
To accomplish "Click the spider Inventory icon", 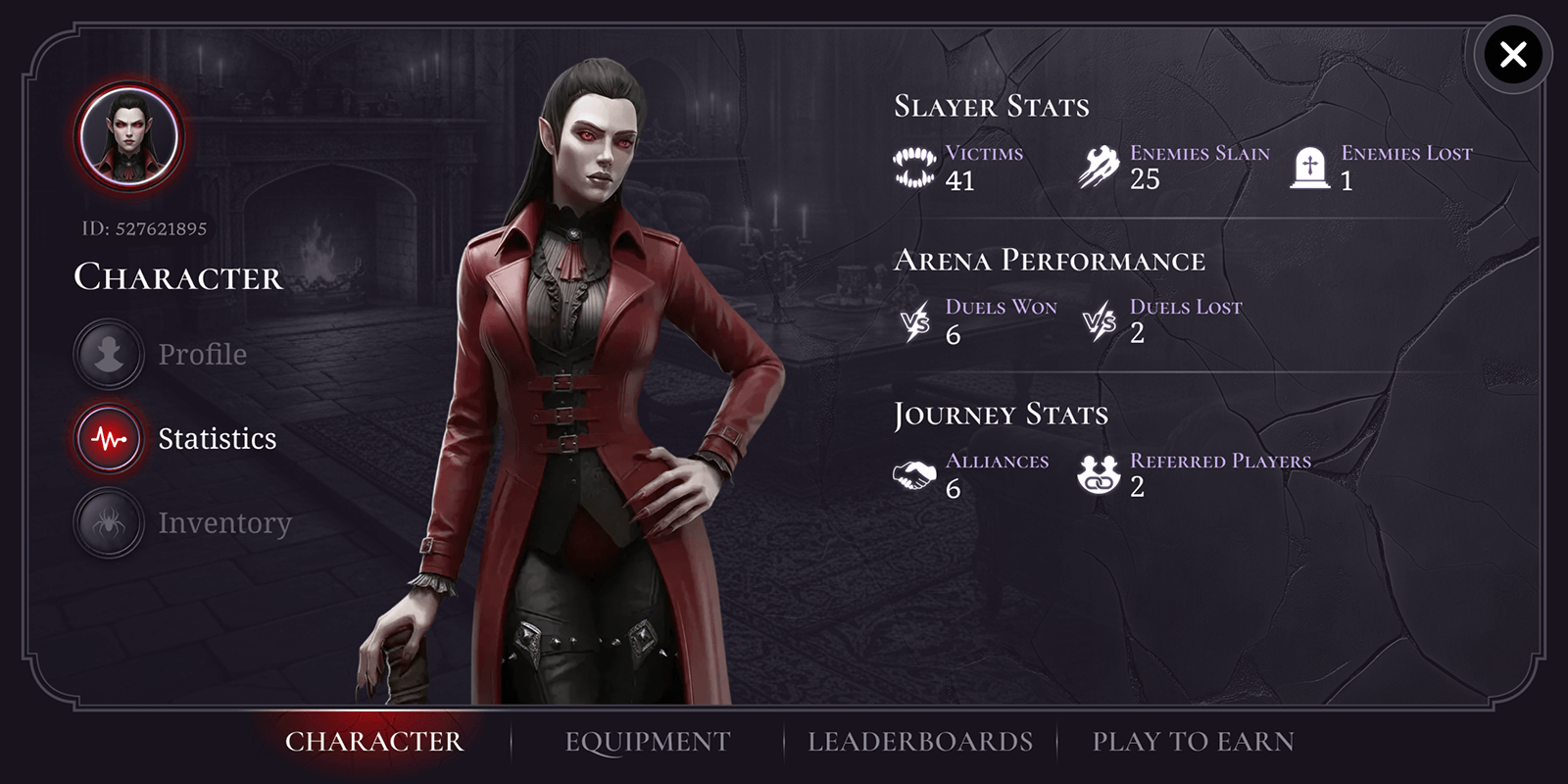I will click(x=108, y=522).
